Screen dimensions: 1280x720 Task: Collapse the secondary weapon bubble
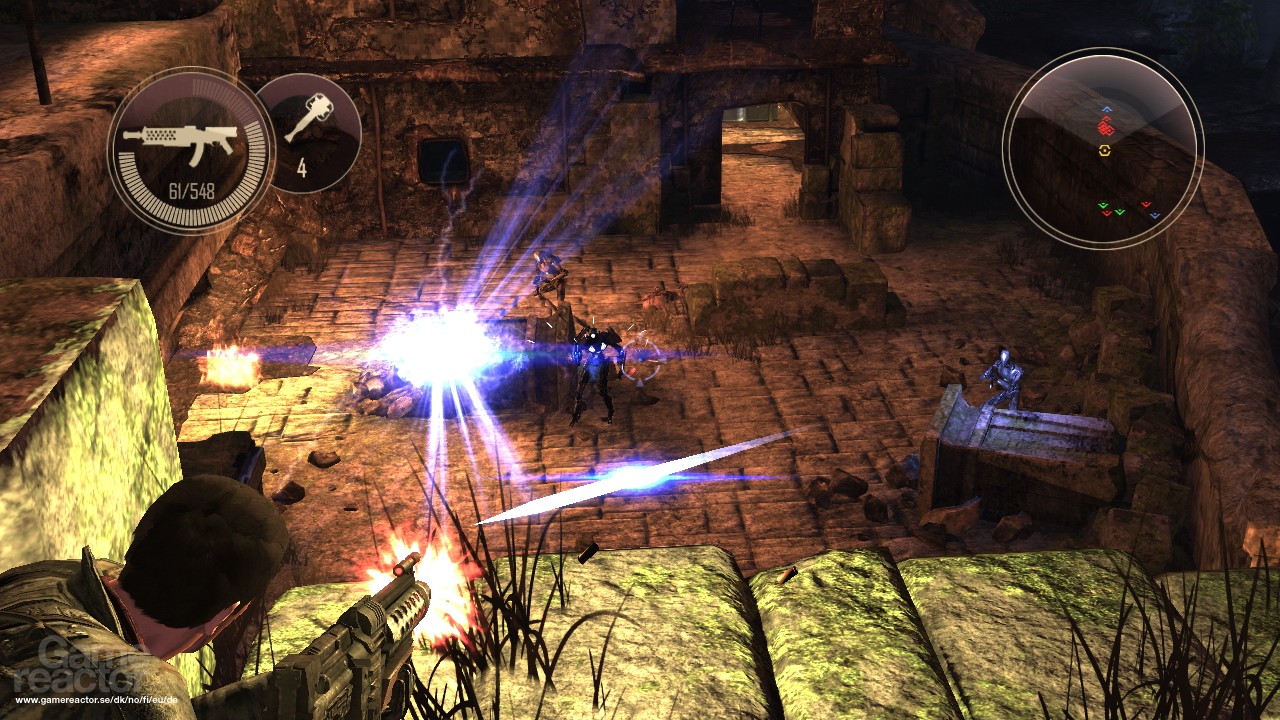click(x=310, y=130)
